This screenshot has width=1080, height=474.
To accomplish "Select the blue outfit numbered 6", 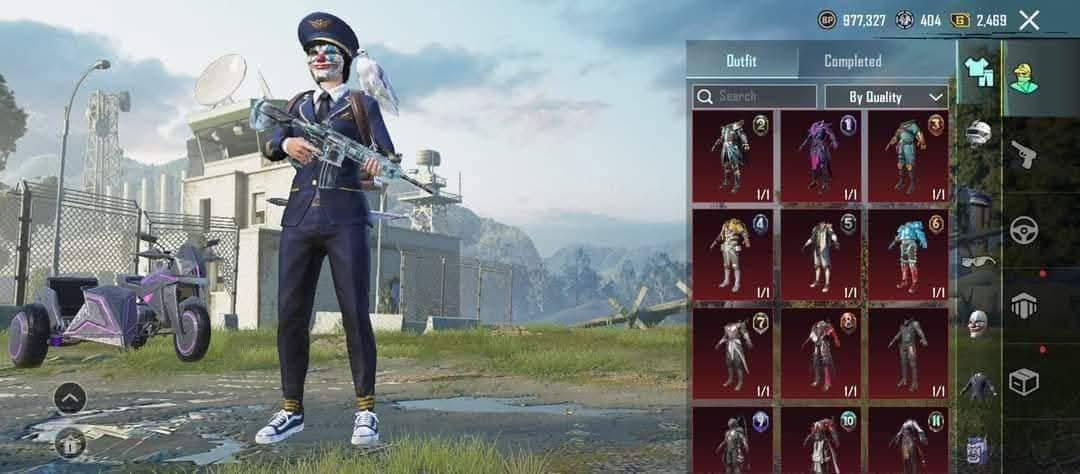I will click(x=908, y=254).
